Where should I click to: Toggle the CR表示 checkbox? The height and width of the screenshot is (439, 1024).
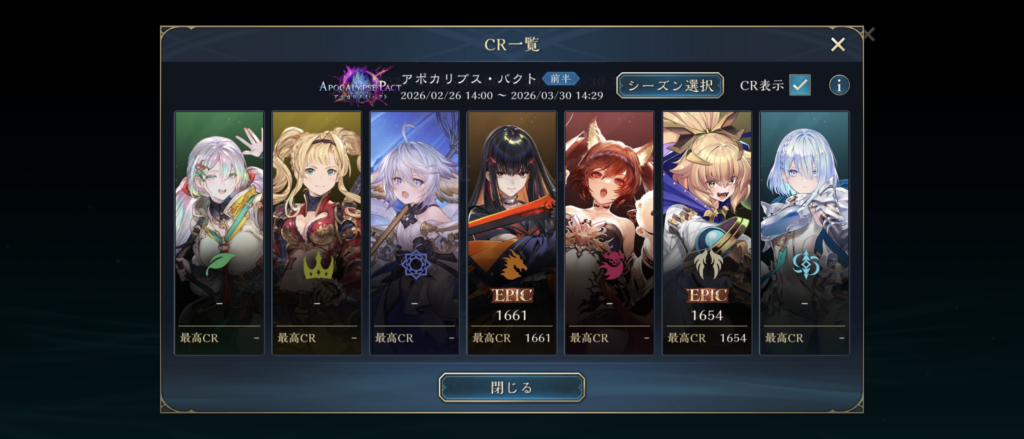tap(799, 85)
